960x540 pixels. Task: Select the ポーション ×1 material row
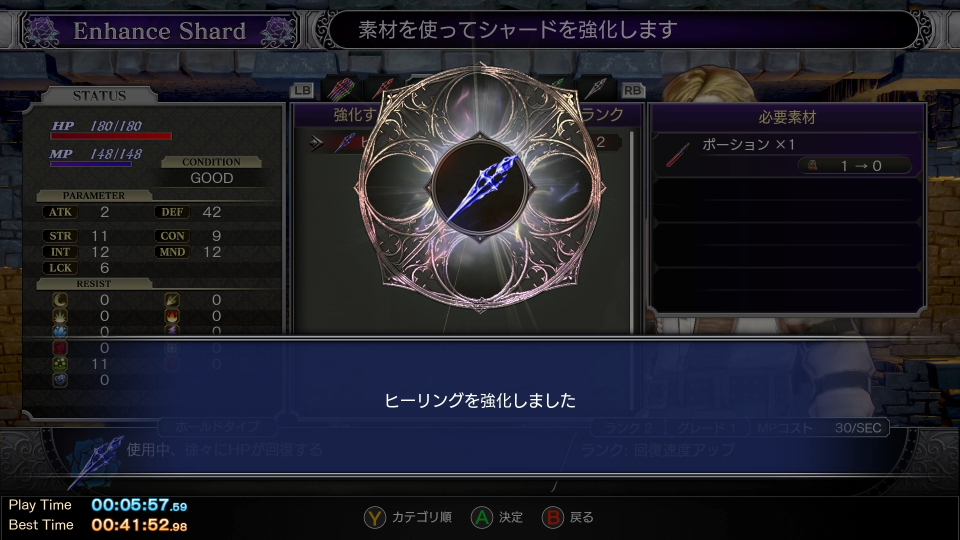point(786,155)
